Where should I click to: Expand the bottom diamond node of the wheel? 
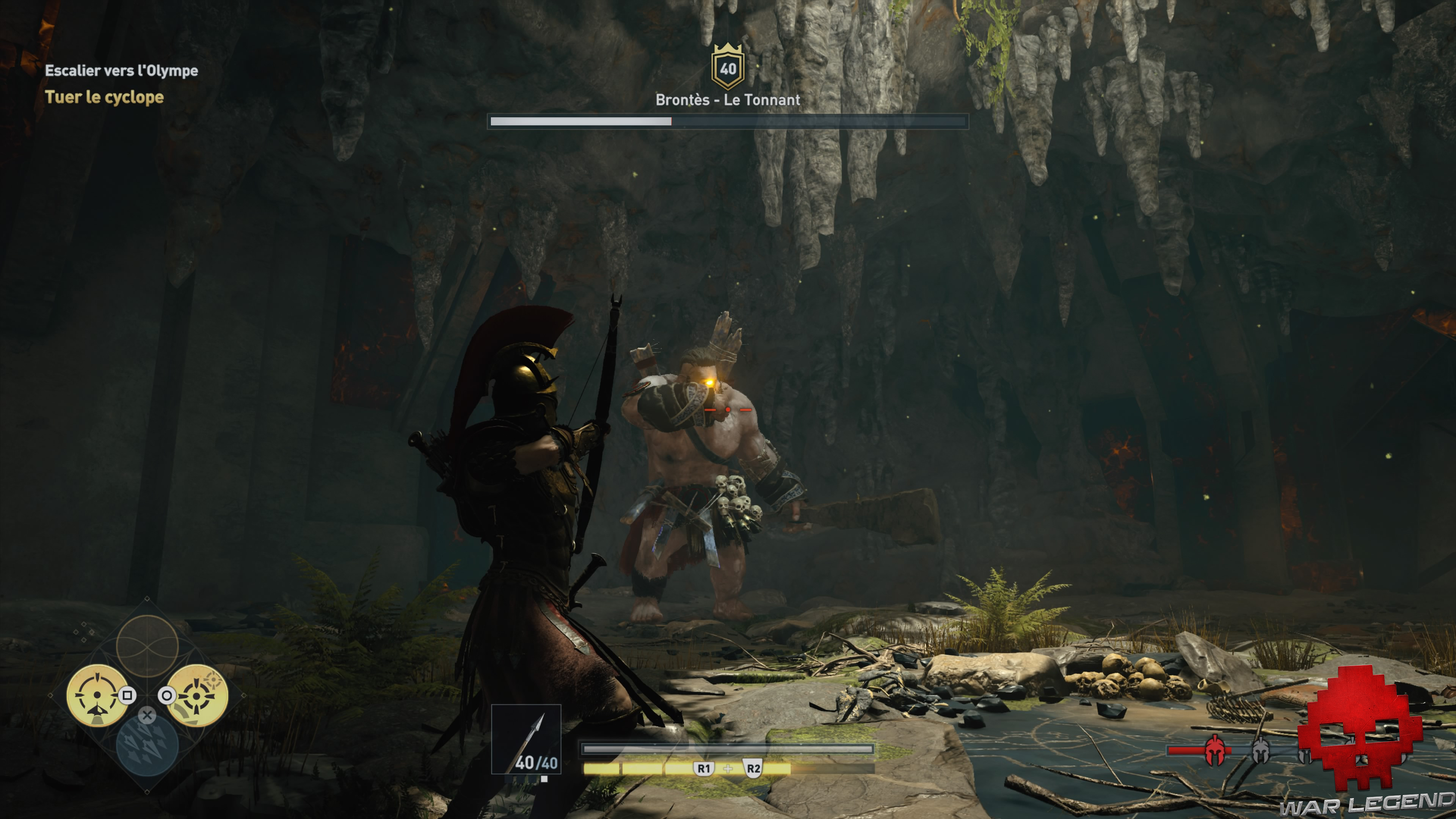point(147,792)
